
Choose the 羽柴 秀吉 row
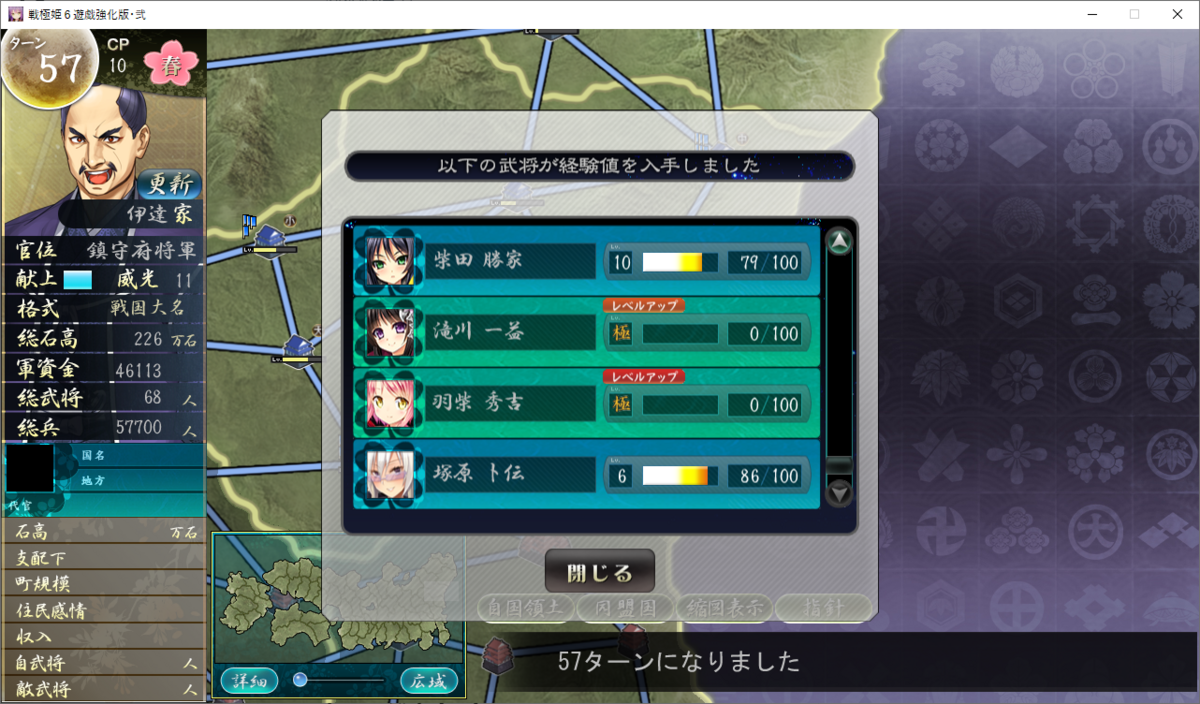click(586, 404)
